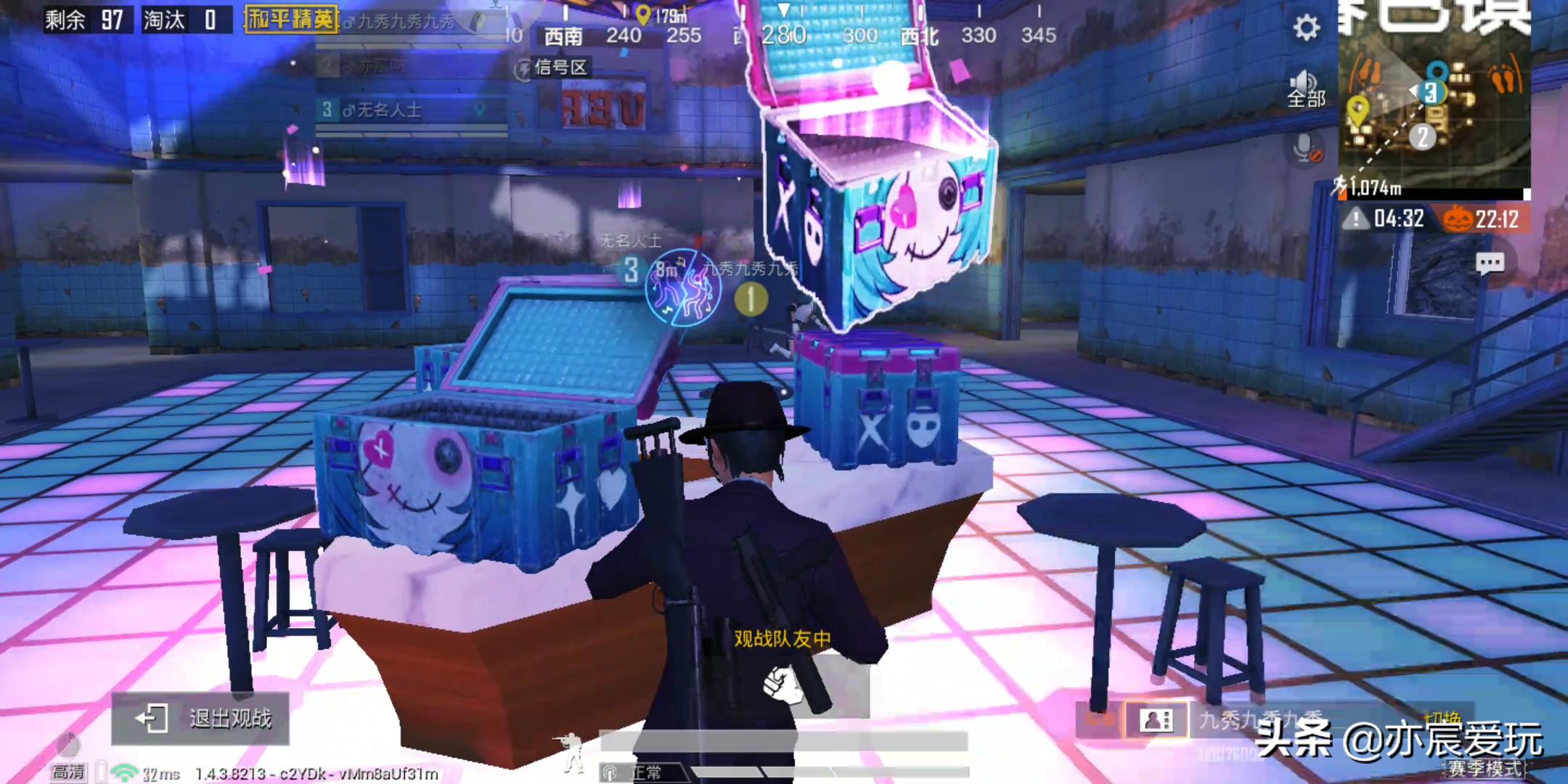Screen dimensions: 1568x784
Task: Click the 和平精英 game logo badge
Action: [291, 19]
